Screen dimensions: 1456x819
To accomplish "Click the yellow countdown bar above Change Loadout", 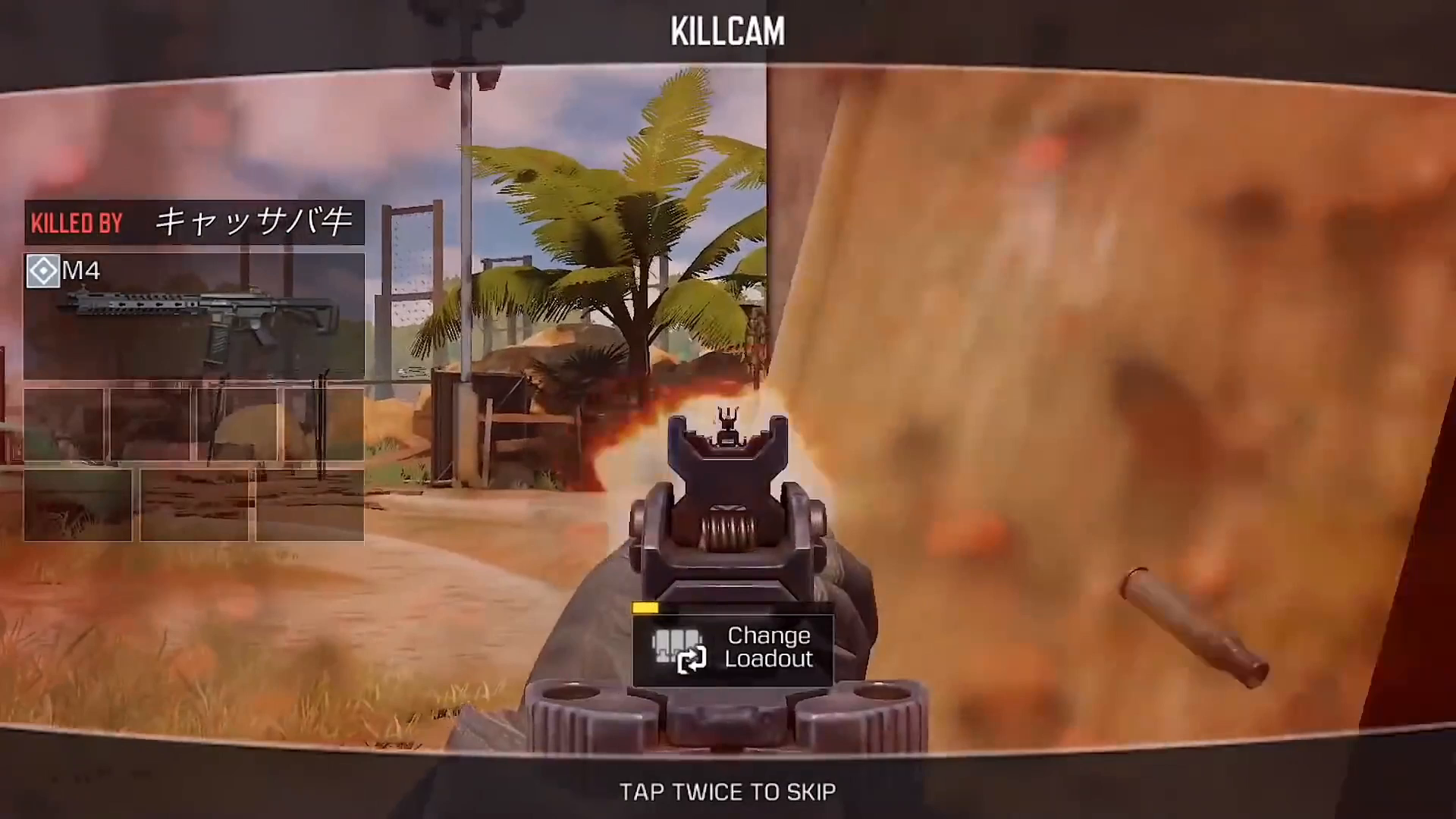I will pos(645,607).
